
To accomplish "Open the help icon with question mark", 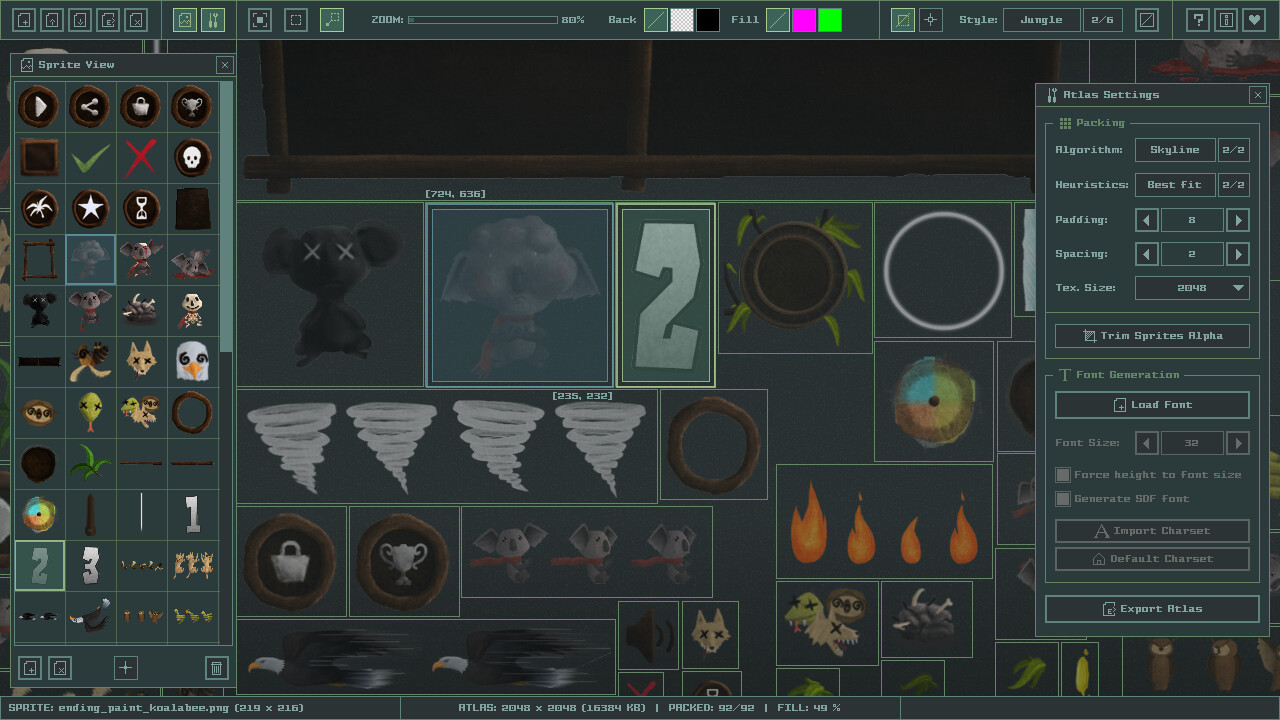I will 1197,19.
